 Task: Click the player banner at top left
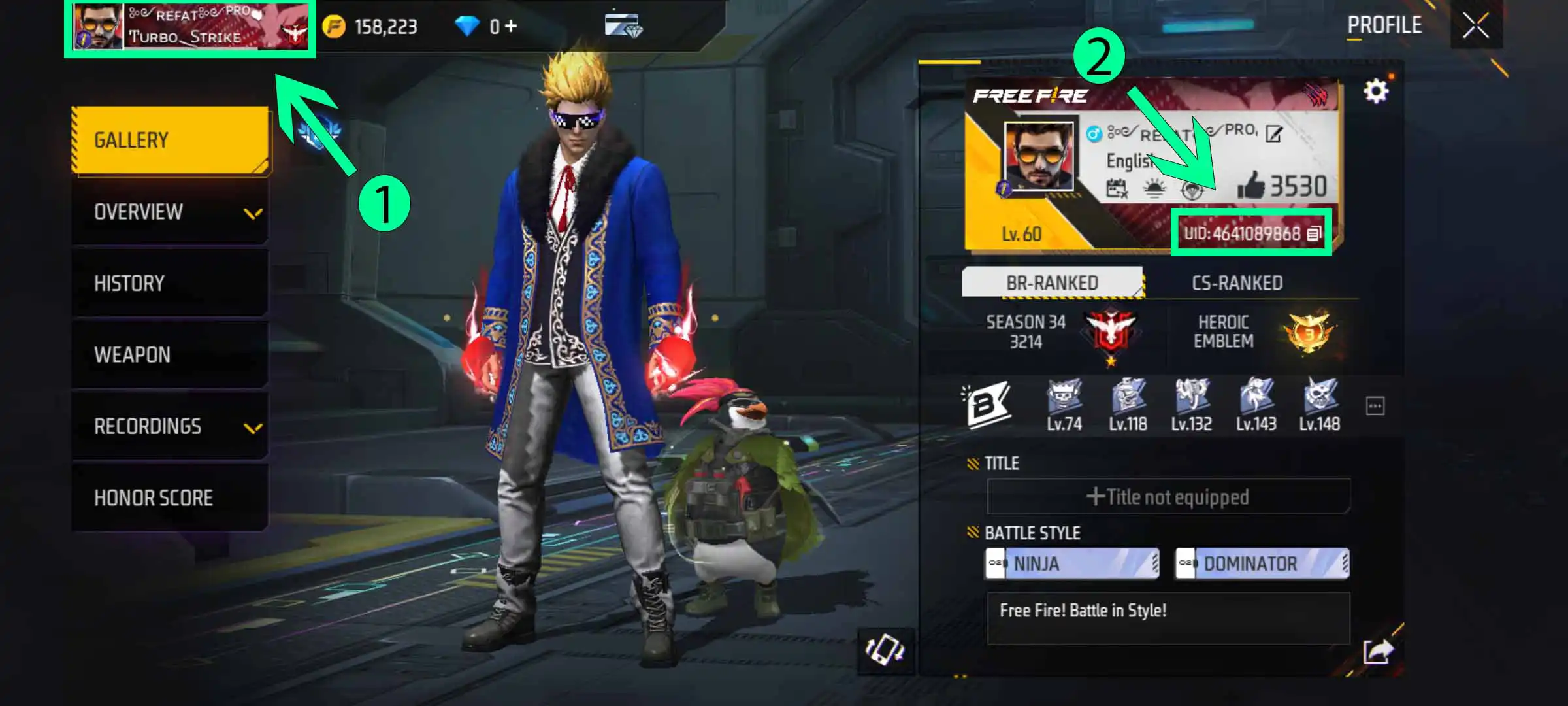(189, 27)
